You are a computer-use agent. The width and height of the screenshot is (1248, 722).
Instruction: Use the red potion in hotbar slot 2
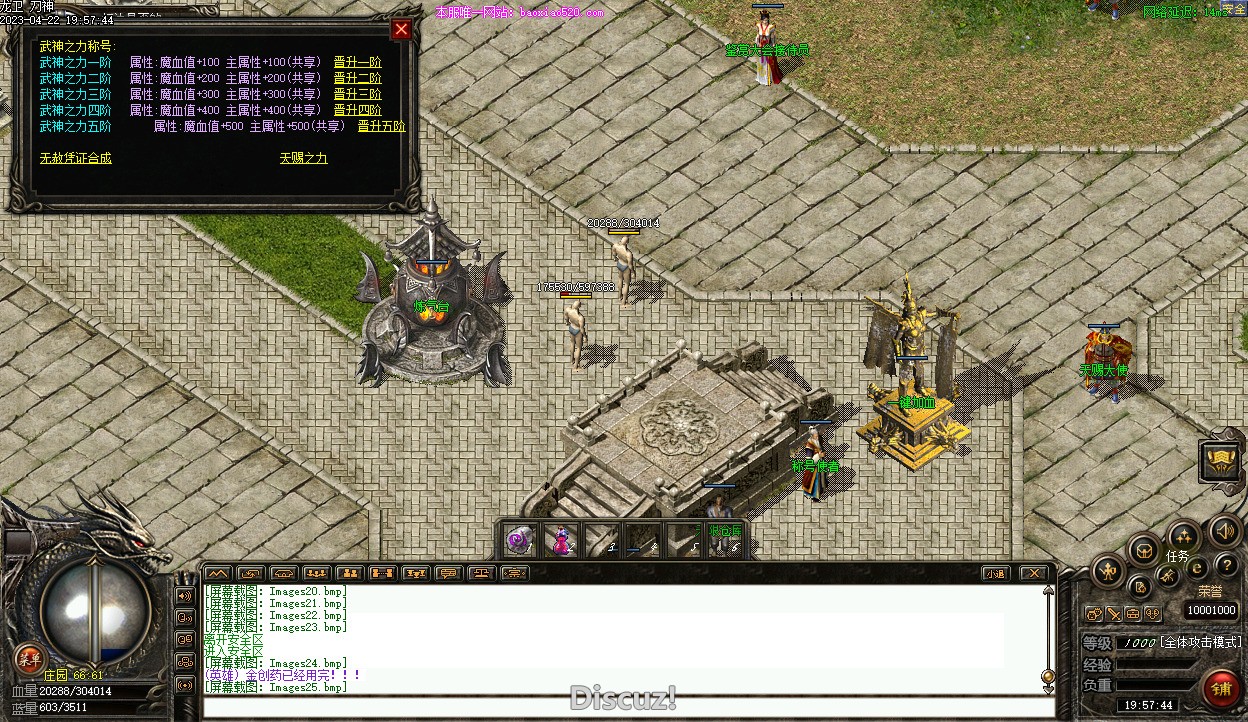pyautogui.click(x=562, y=540)
